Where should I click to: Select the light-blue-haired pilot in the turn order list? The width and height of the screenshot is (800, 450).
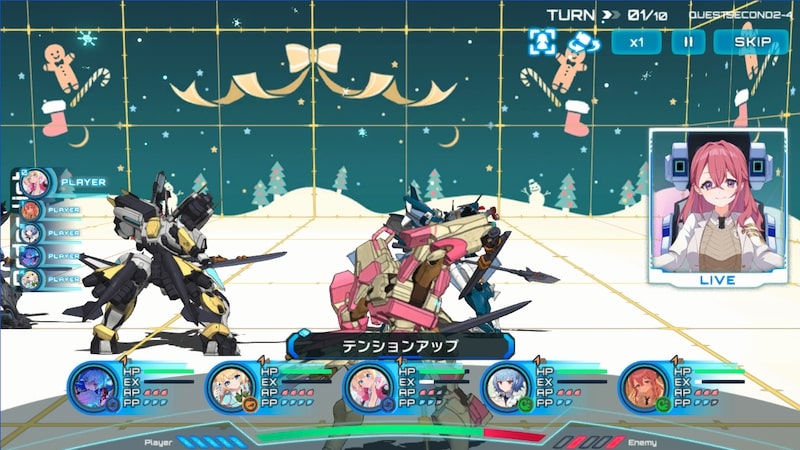[x=31, y=233]
